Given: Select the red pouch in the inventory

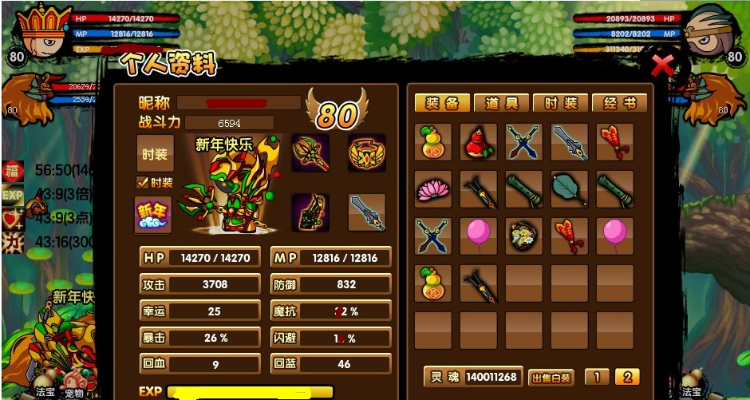Looking at the screenshot, I should [479, 142].
